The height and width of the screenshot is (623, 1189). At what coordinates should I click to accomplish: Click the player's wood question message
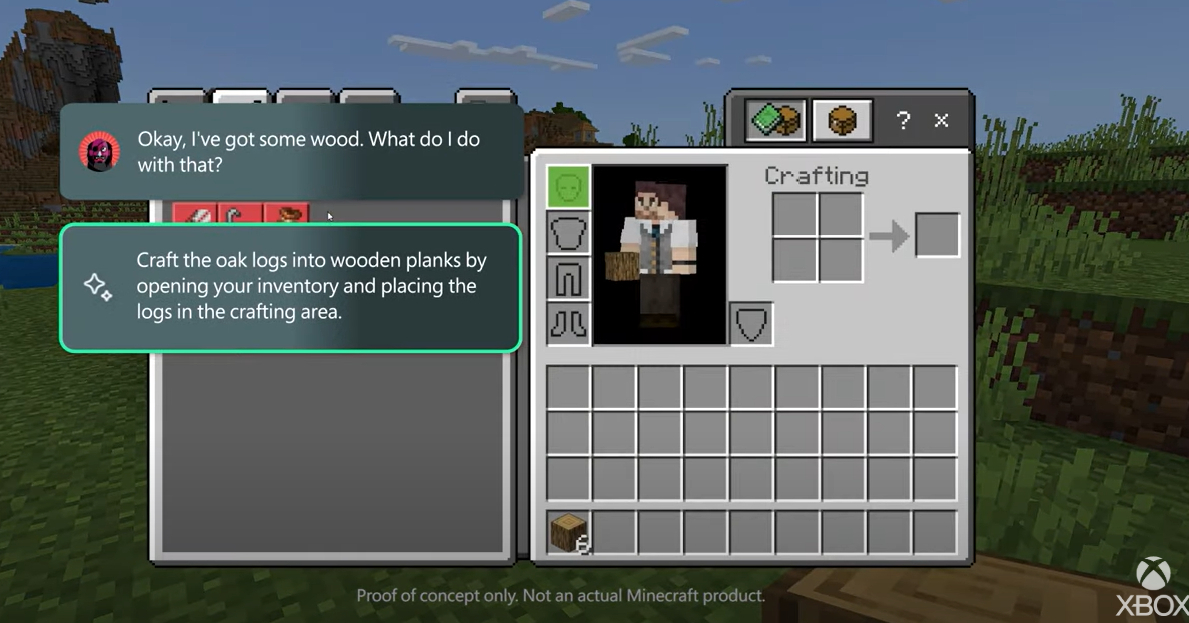(290, 152)
